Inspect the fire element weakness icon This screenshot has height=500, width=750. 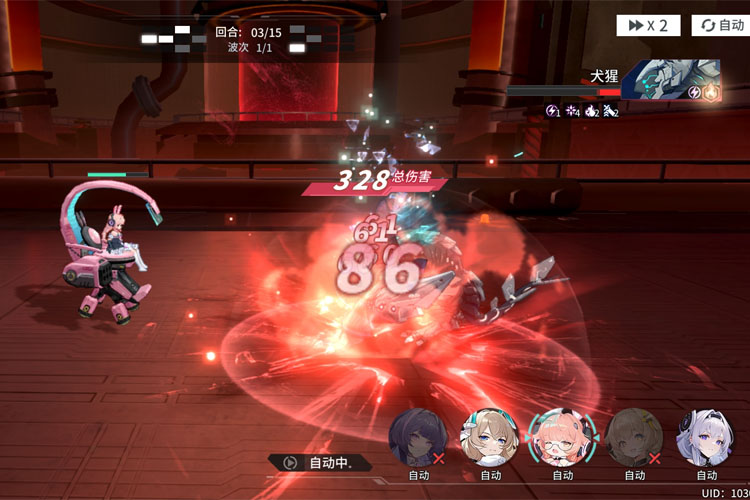coord(711,92)
